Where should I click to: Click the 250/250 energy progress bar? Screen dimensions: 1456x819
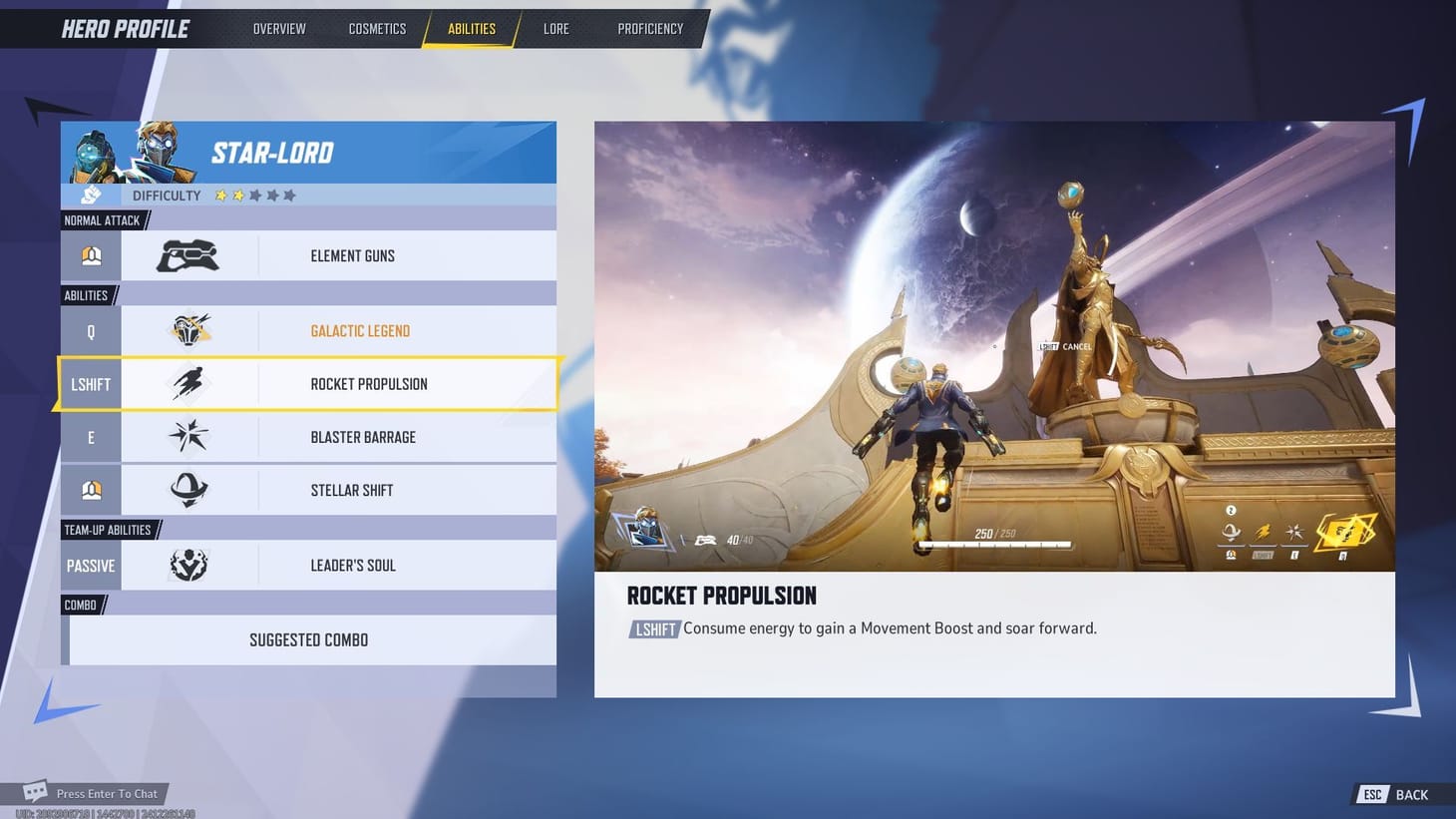[995, 545]
